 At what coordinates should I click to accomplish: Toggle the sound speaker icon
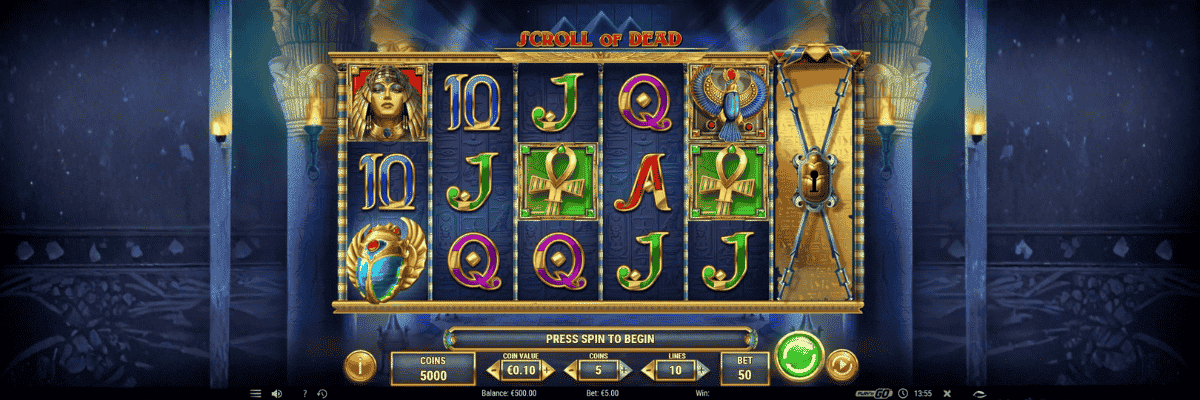[276, 393]
